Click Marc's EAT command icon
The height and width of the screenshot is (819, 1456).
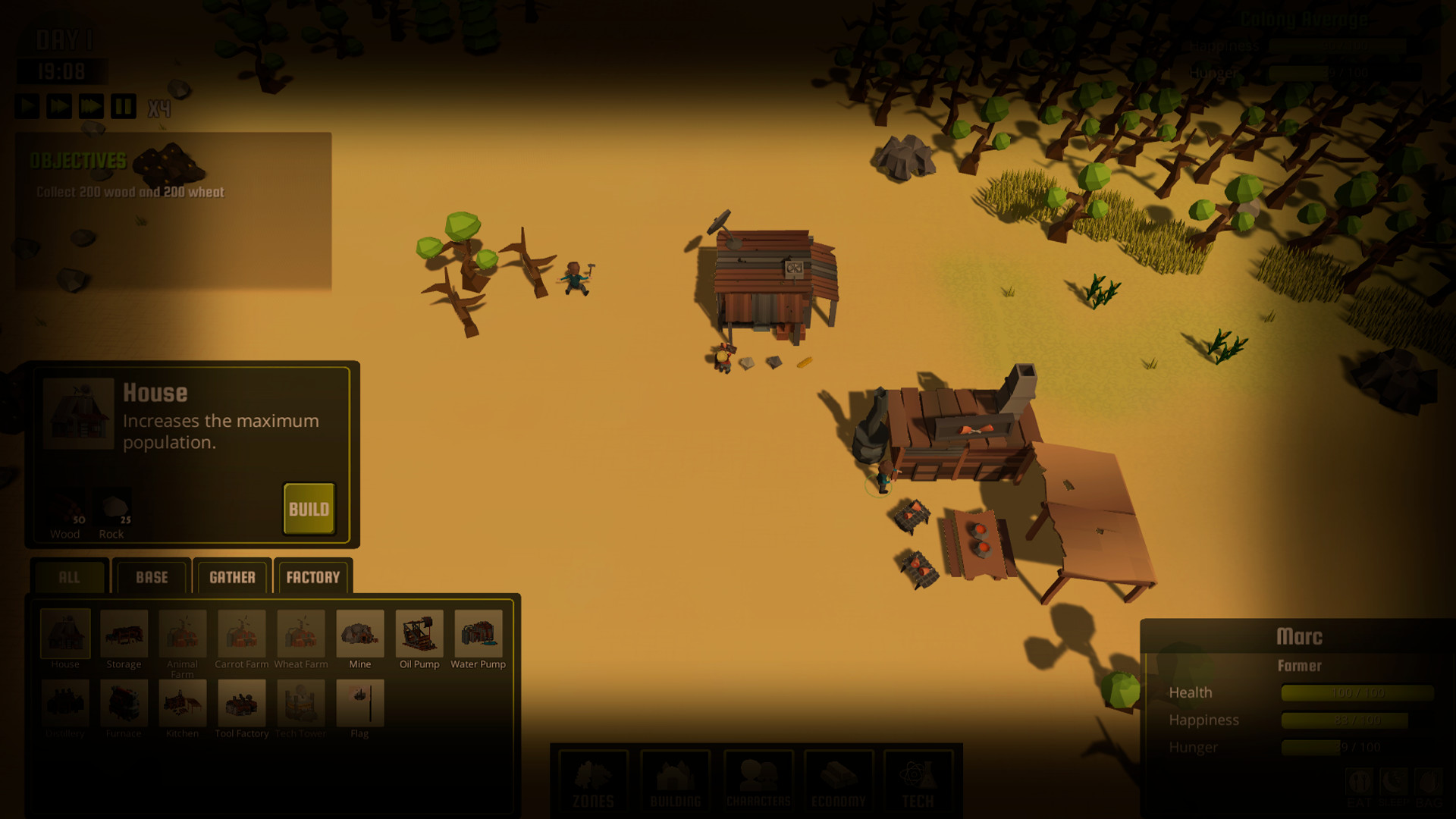point(1360,781)
